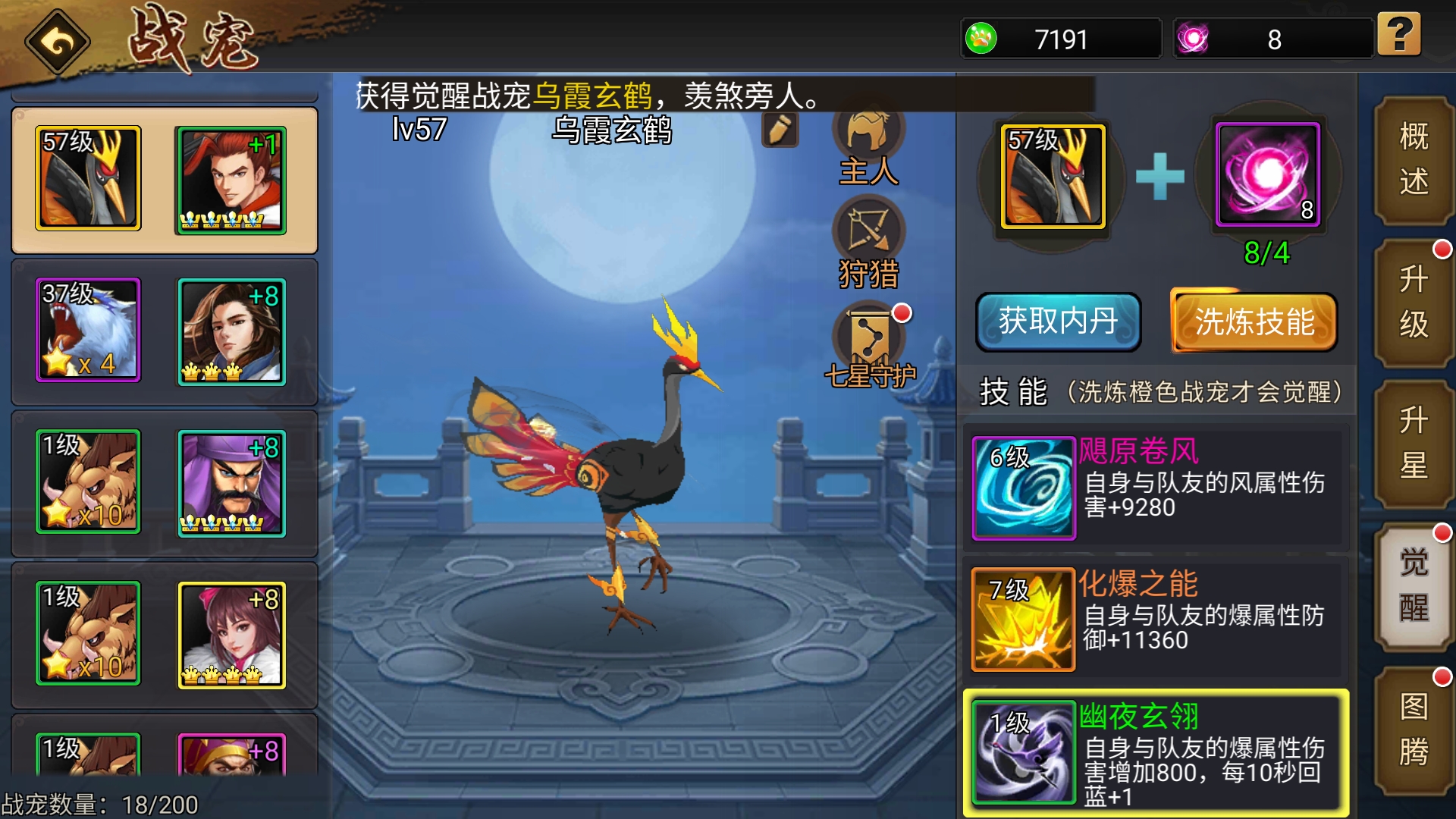Viewport: 1456px width, 819px height.
Task: Open the 升级 tab
Action: point(1414,302)
